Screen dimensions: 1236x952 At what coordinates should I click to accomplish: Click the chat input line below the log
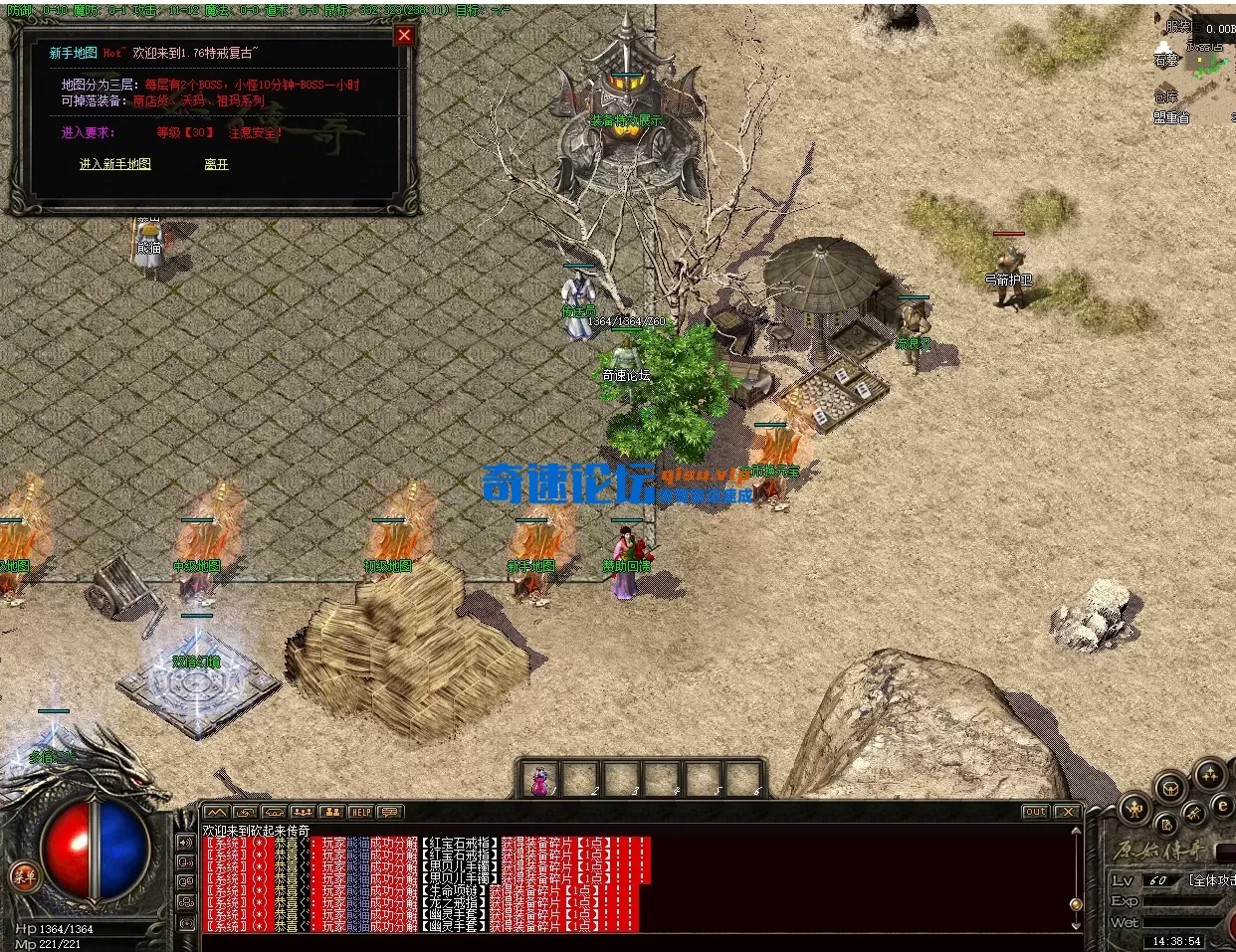pyautogui.click(x=637, y=941)
